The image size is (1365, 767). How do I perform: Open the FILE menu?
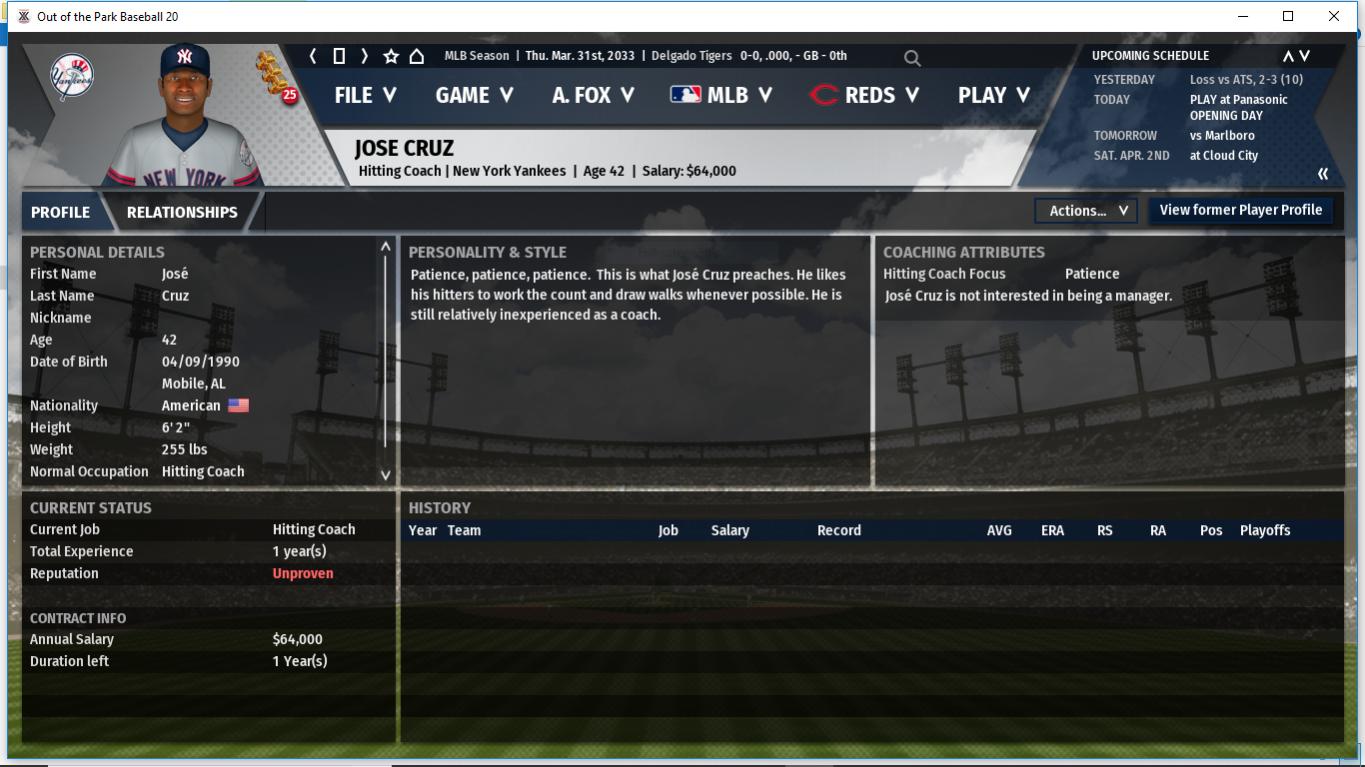point(365,95)
